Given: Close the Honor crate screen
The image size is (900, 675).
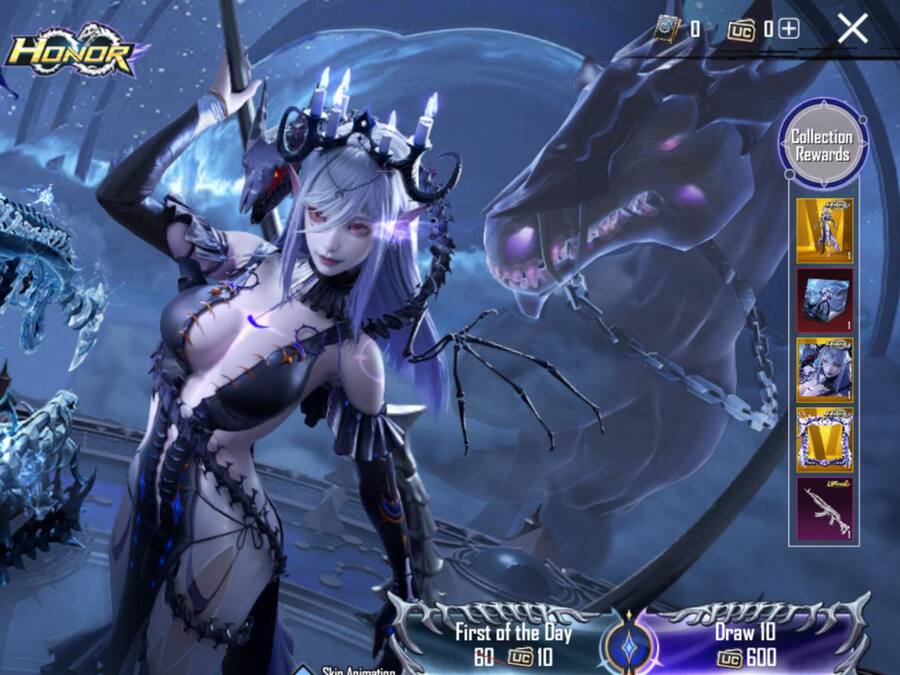Looking at the screenshot, I should tap(852, 29).
